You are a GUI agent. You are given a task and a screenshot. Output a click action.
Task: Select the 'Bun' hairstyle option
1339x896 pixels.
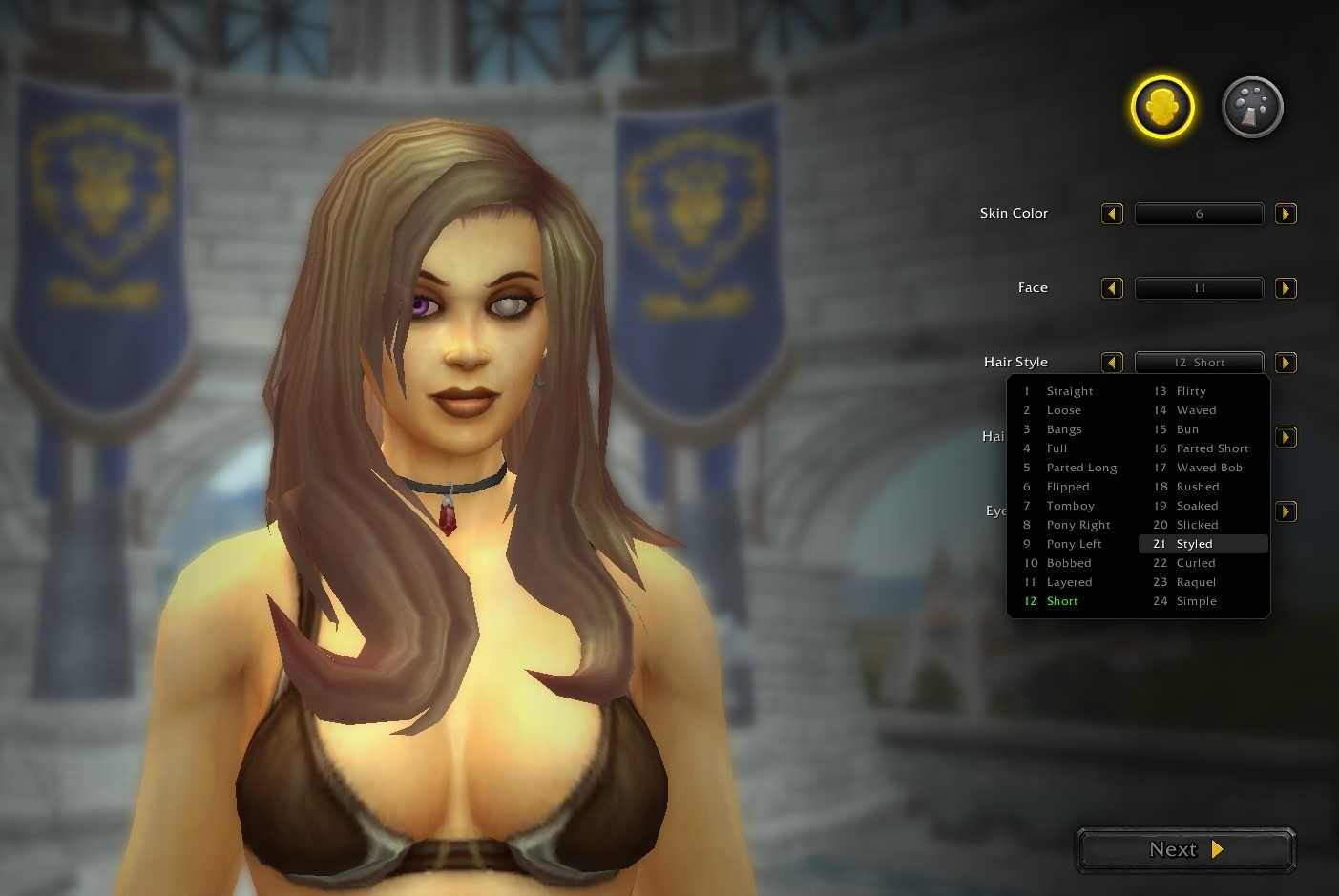pyautogui.click(x=1187, y=428)
